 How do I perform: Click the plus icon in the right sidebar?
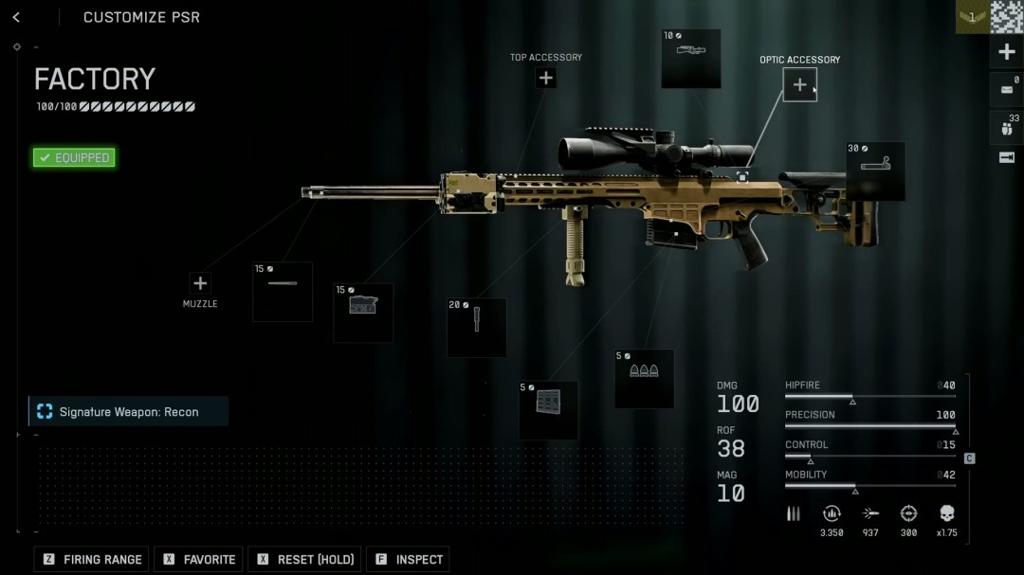pos(1006,52)
